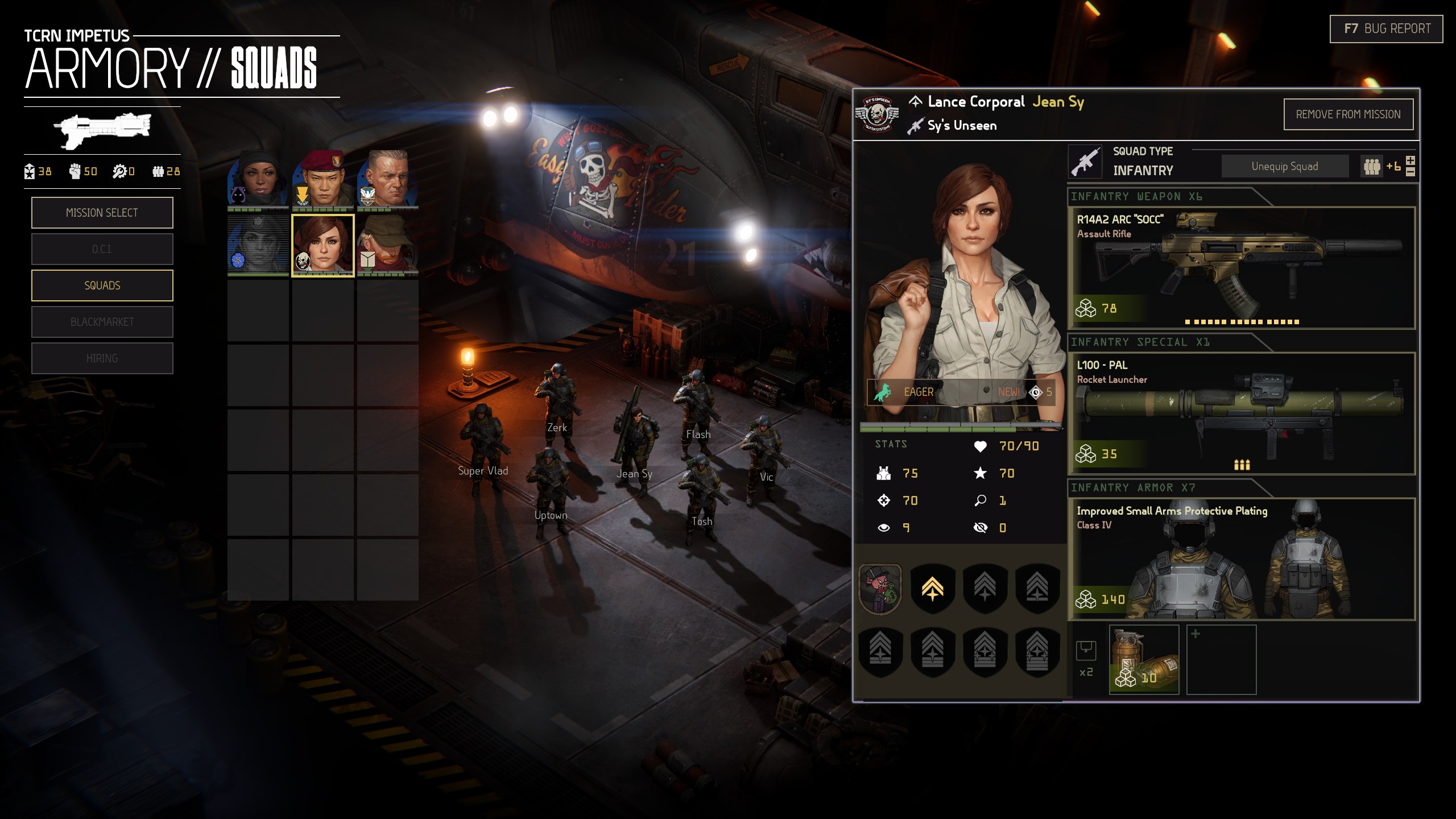1456x819 pixels.
Task: Select the red beret commander portrait
Action: pos(322,179)
